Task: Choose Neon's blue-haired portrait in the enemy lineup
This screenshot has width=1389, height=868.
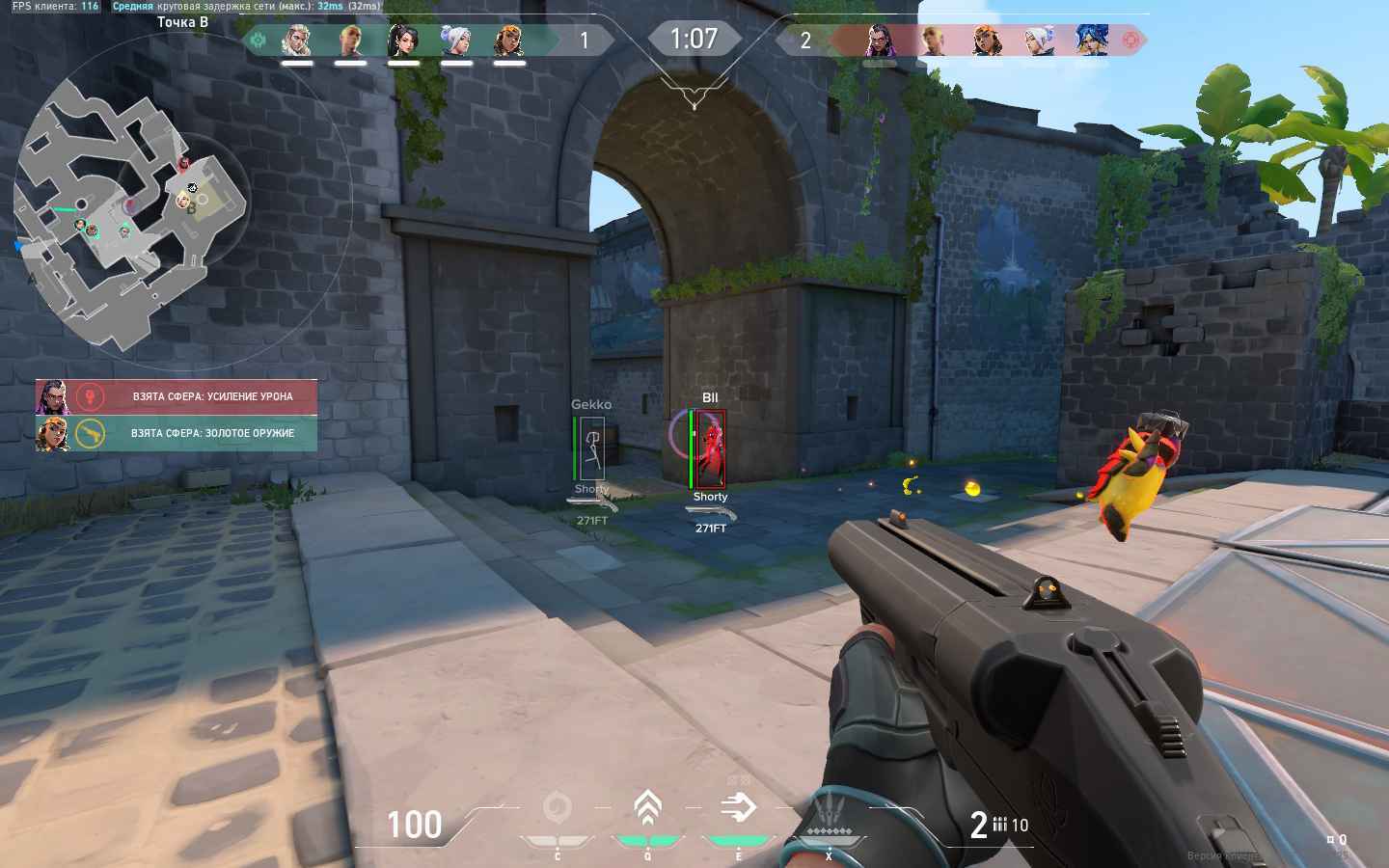Action: 1091,41
